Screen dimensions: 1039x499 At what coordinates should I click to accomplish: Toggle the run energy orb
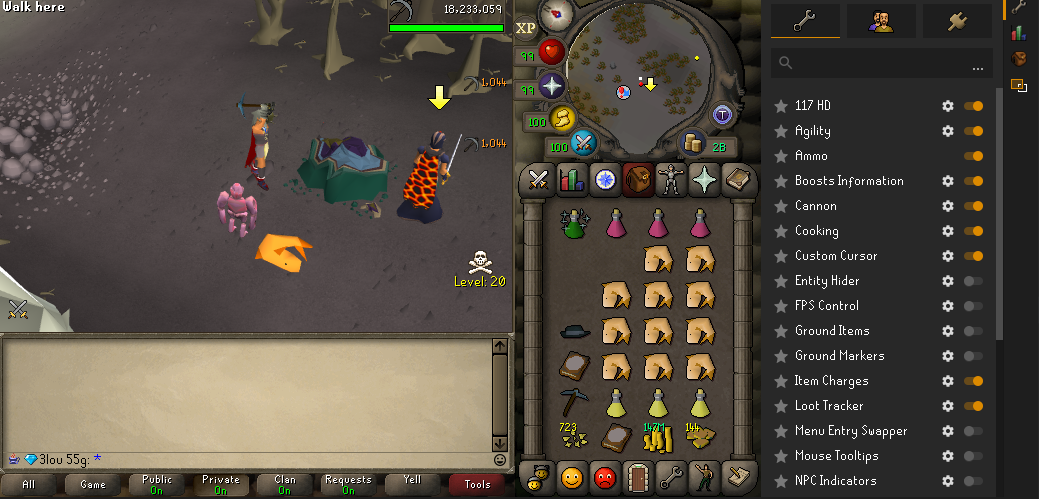tap(563, 118)
